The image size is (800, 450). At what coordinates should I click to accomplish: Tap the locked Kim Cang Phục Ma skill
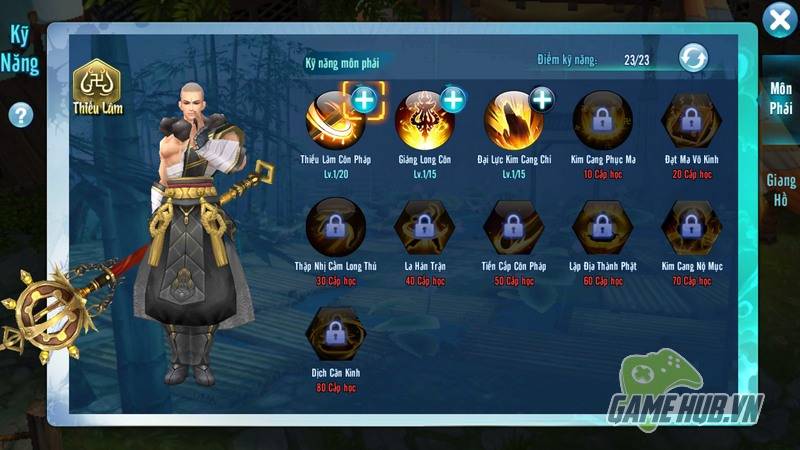[602, 121]
